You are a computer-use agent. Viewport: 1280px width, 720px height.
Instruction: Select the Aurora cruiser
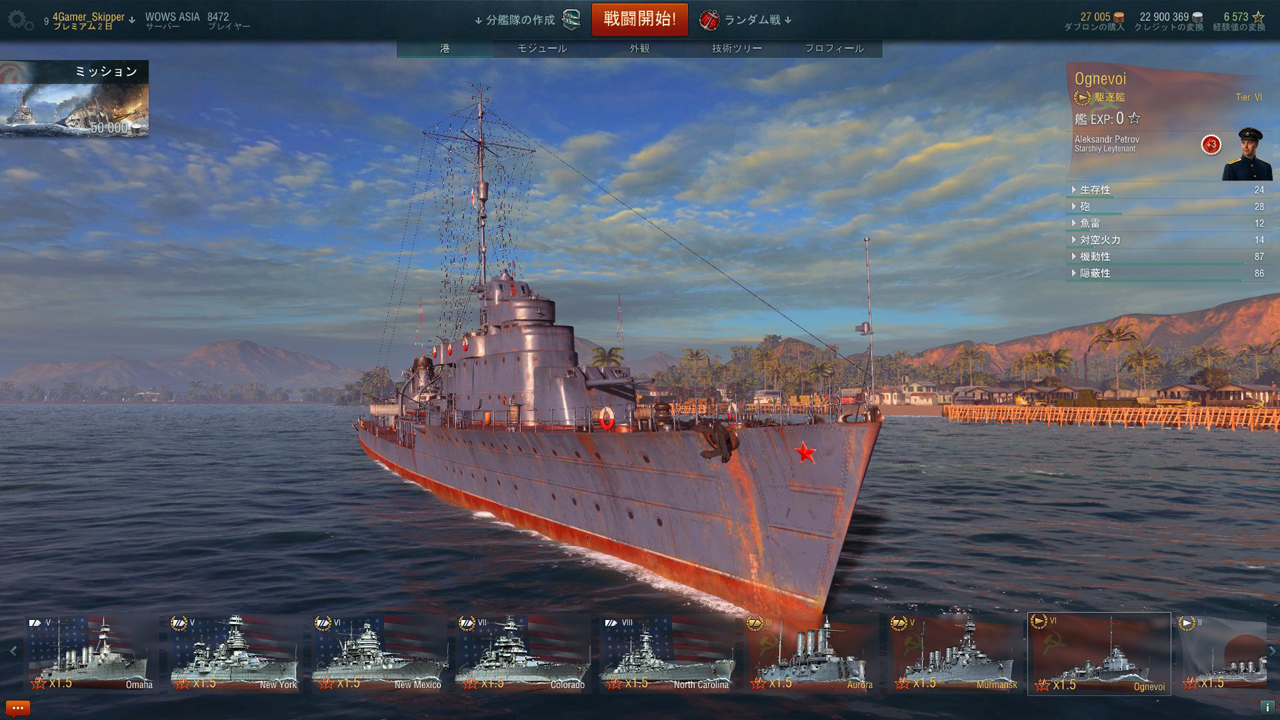point(810,652)
